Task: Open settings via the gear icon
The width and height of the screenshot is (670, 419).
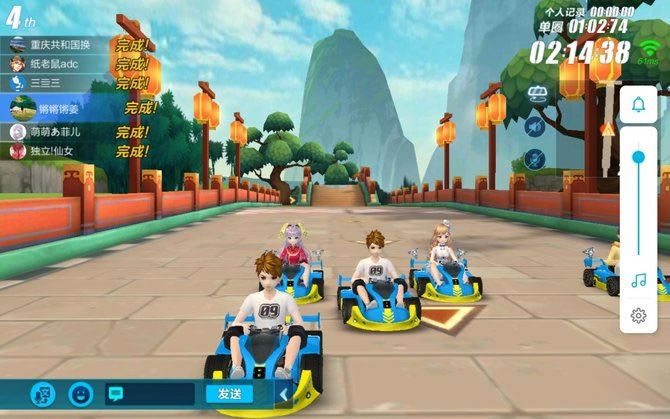Action: coord(638,316)
